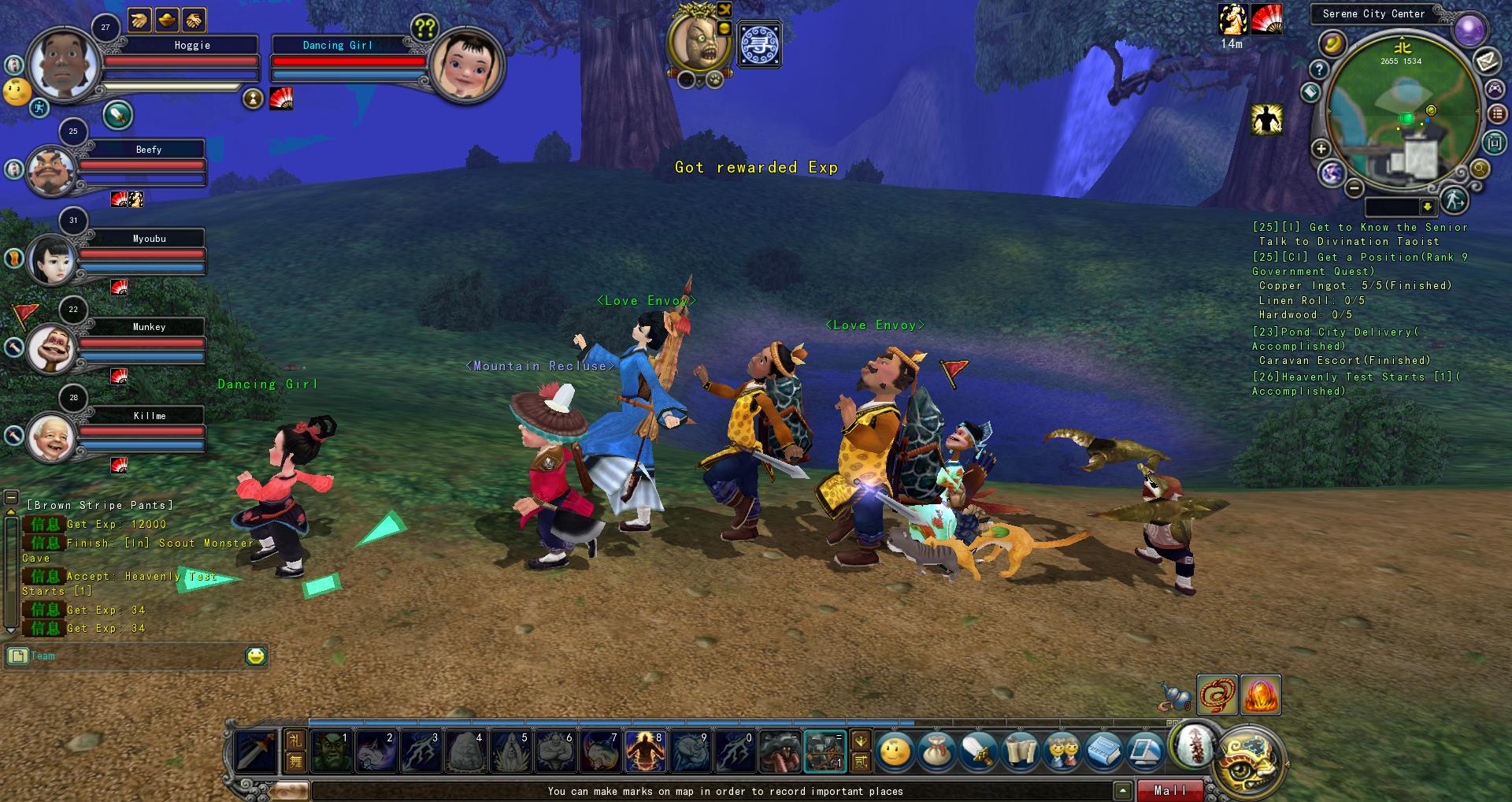Open the friends icon with two faces
Image resolution: width=1512 pixels, height=802 pixels.
click(1062, 752)
